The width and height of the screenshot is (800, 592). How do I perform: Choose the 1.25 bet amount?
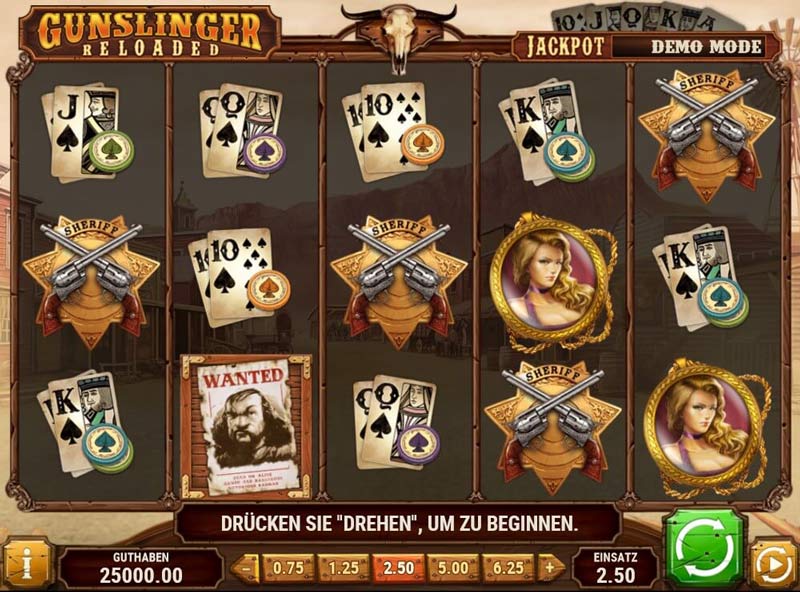click(x=343, y=568)
